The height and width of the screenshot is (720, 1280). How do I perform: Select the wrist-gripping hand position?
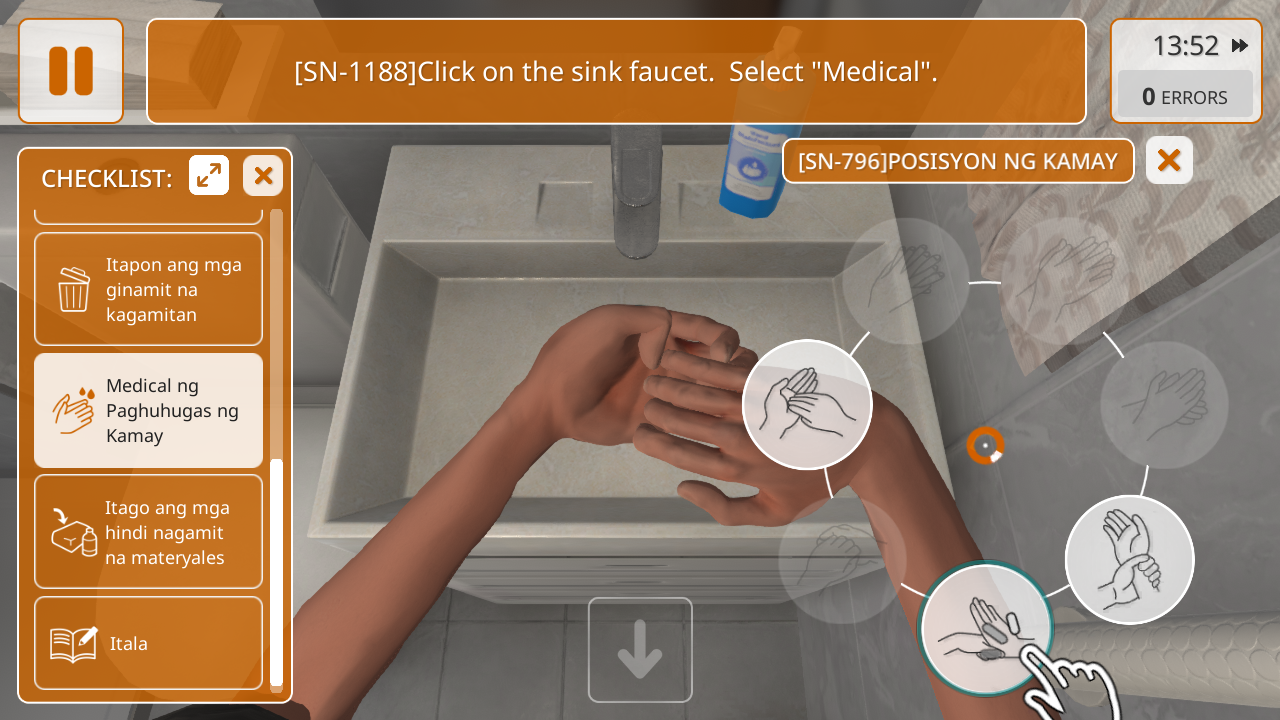1129,559
